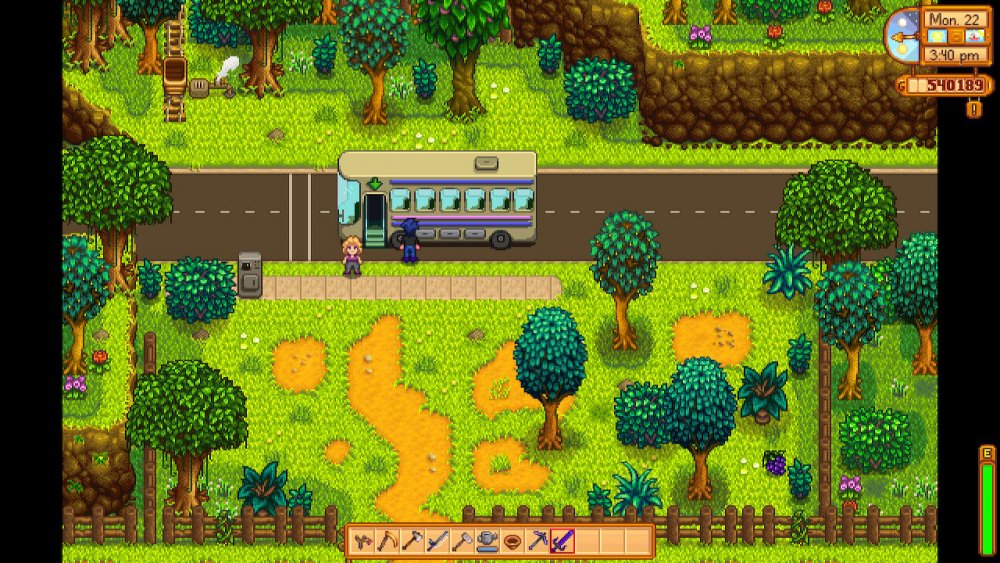
Task: Select the blue steel sword slot
Action: [436, 541]
